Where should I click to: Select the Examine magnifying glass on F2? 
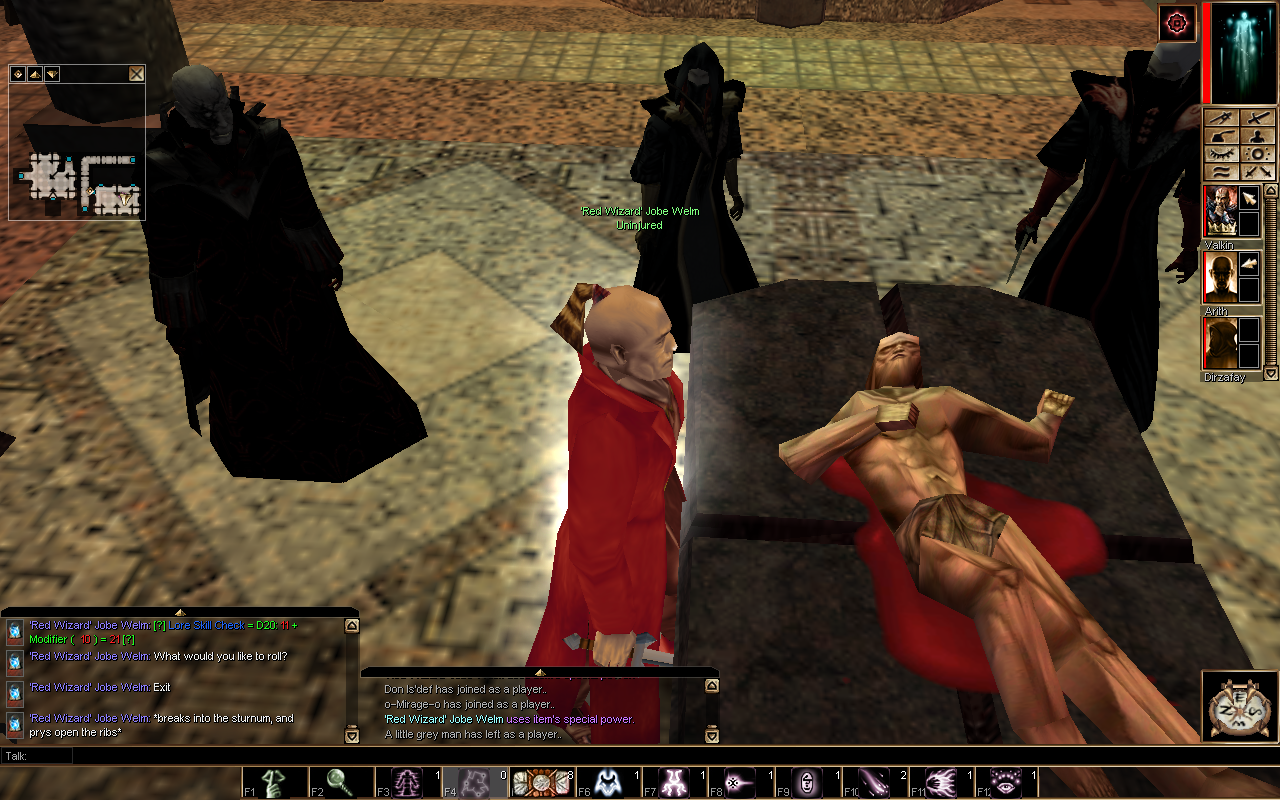(340, 781)
